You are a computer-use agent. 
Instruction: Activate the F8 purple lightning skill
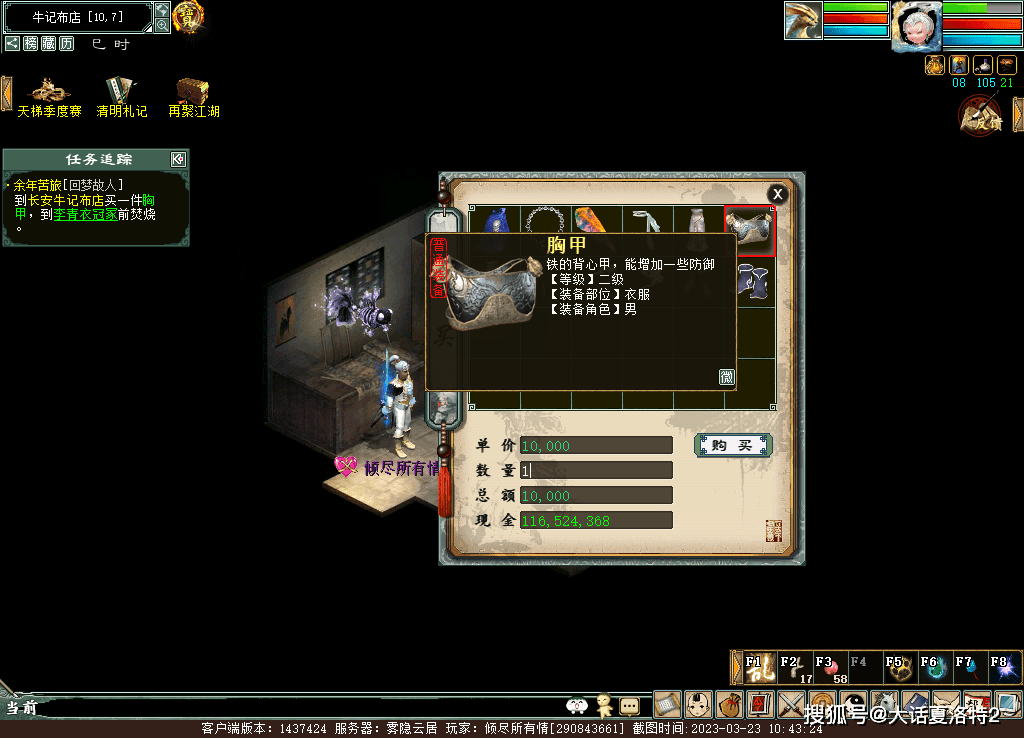tap(1002, 668)
